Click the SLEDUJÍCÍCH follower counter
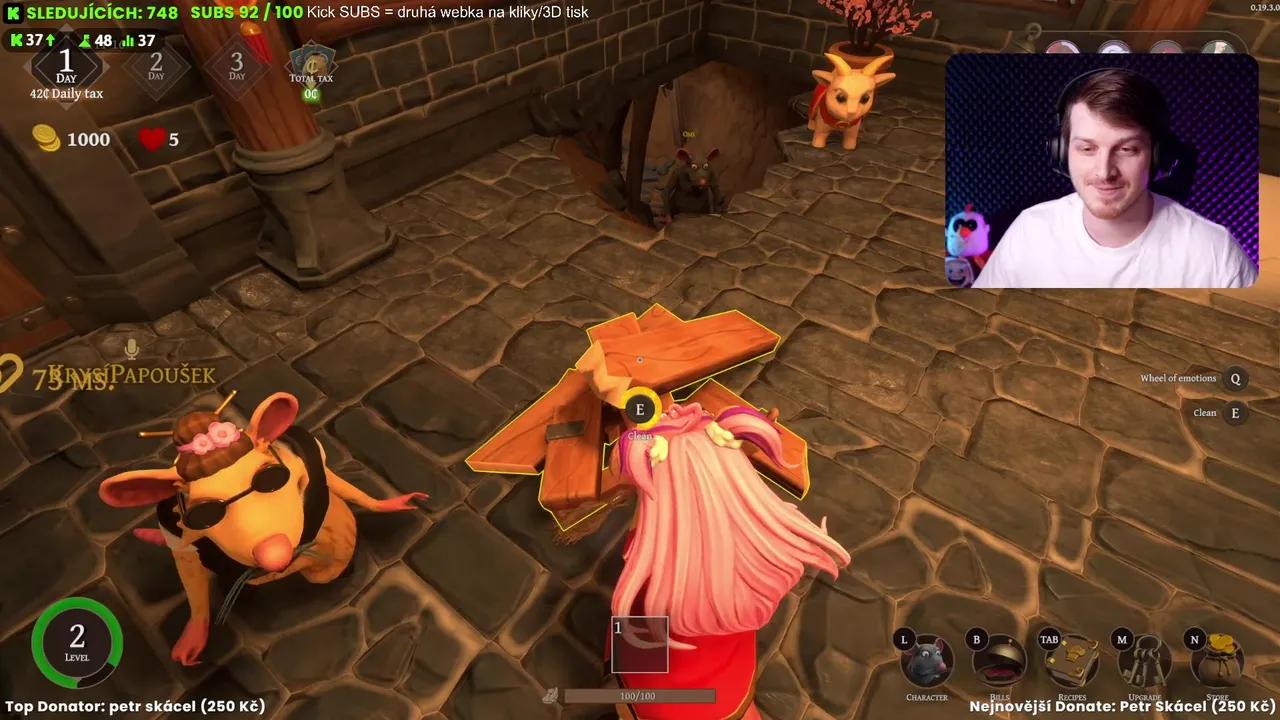The height and width of the screenshot is (720, 1280). coord(95,13)
